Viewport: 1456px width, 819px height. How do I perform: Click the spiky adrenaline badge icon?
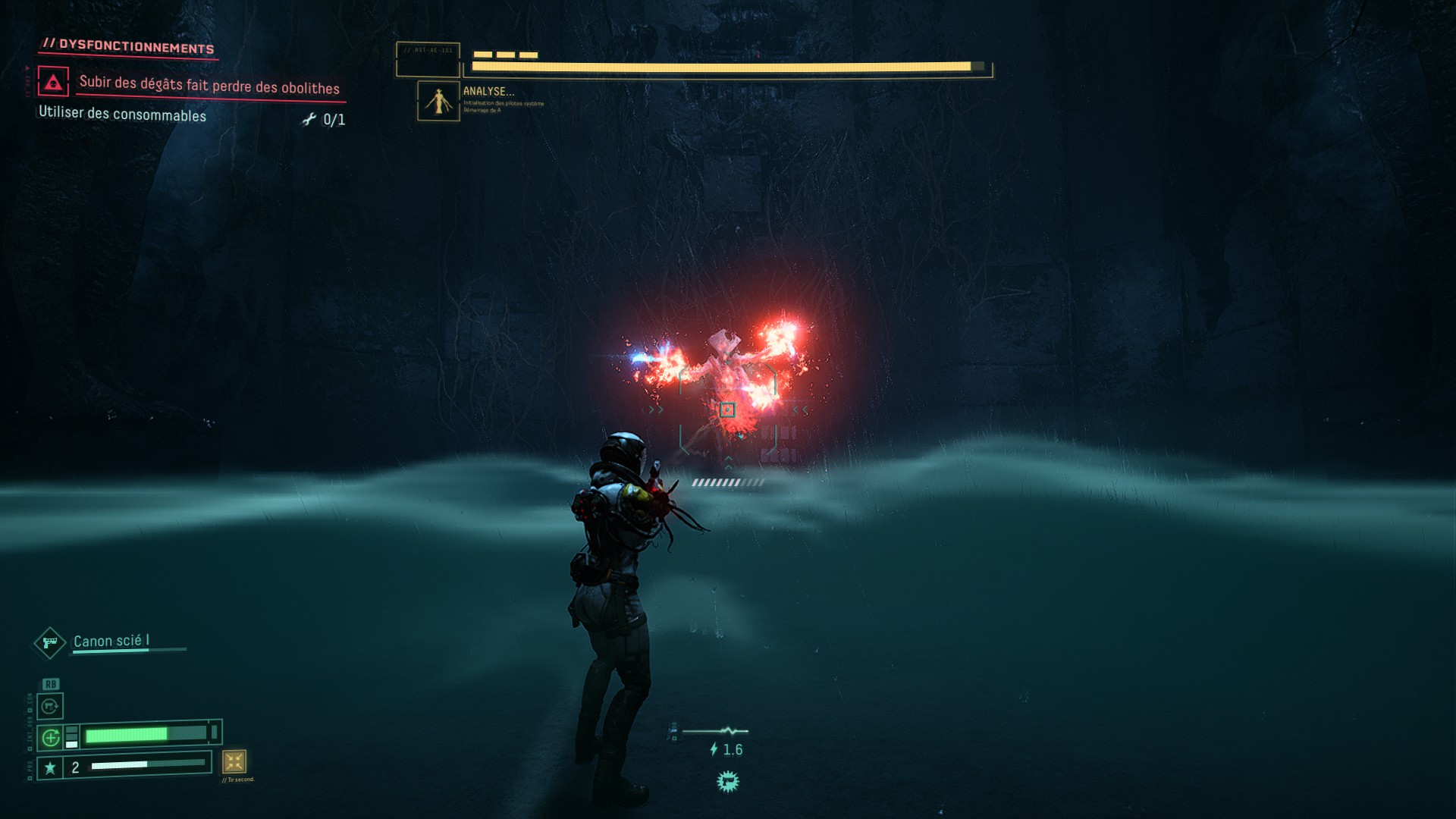[x=727, y=781]
